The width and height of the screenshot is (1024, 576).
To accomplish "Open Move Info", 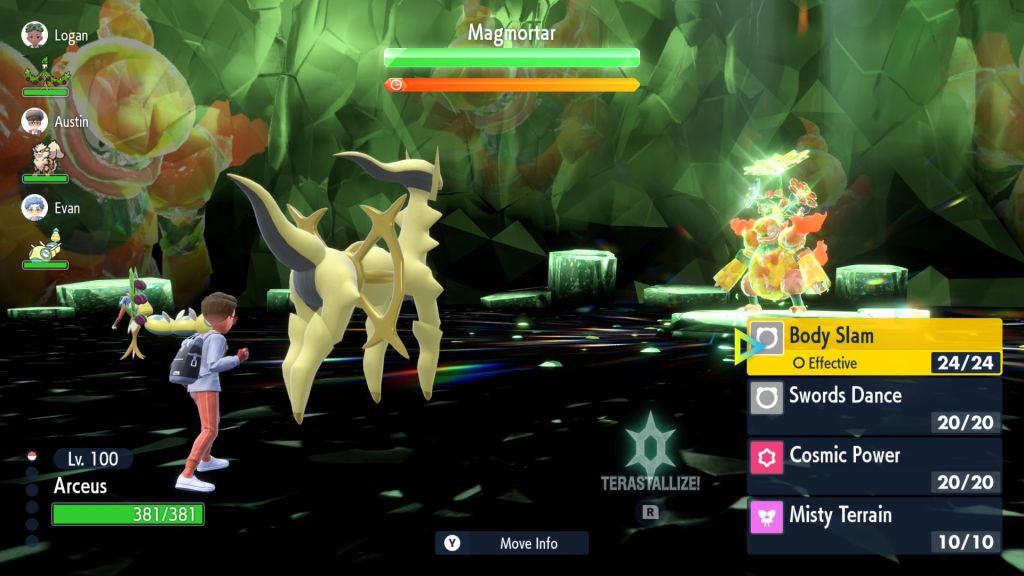I will point(512,543).
